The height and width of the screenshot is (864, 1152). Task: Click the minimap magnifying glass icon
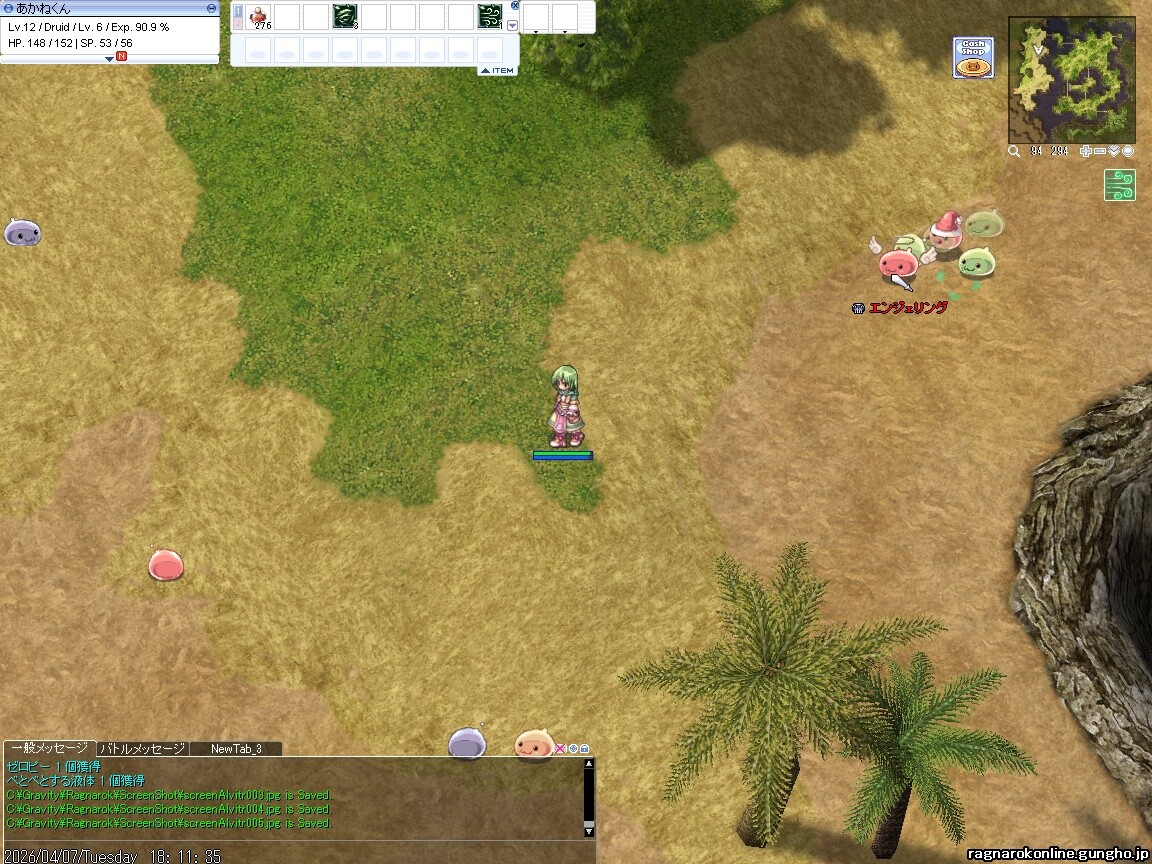(1014, 151)
